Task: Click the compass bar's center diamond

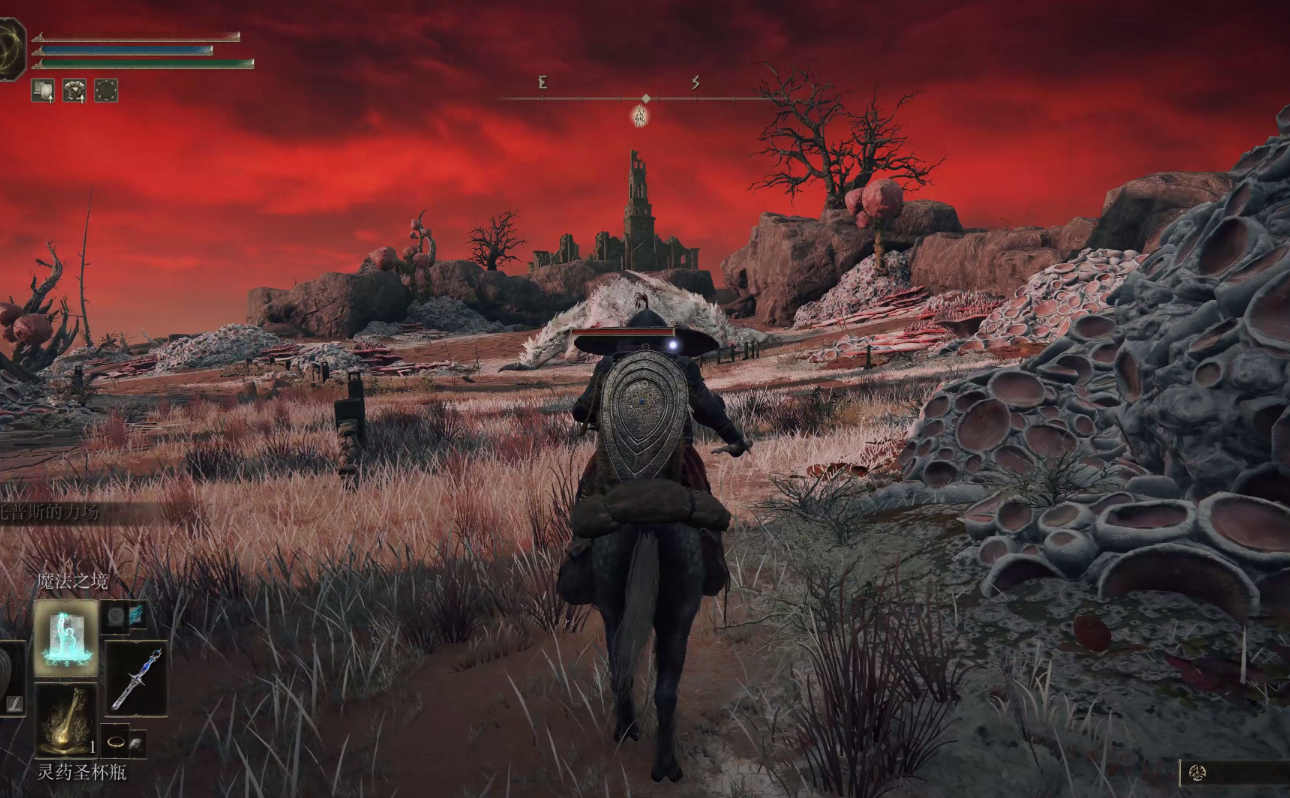Action: 646,98
